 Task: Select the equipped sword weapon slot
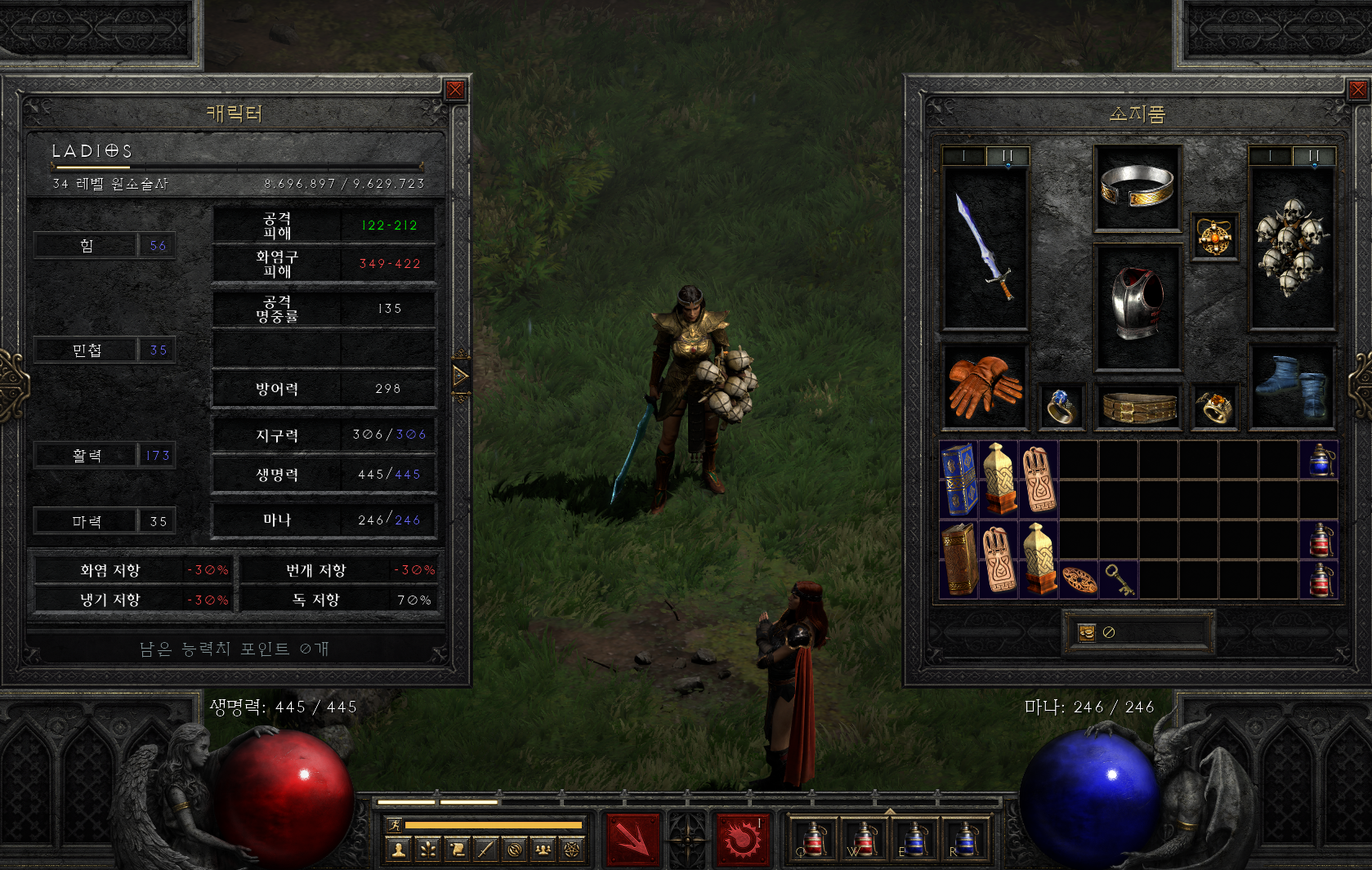(985, 247)
